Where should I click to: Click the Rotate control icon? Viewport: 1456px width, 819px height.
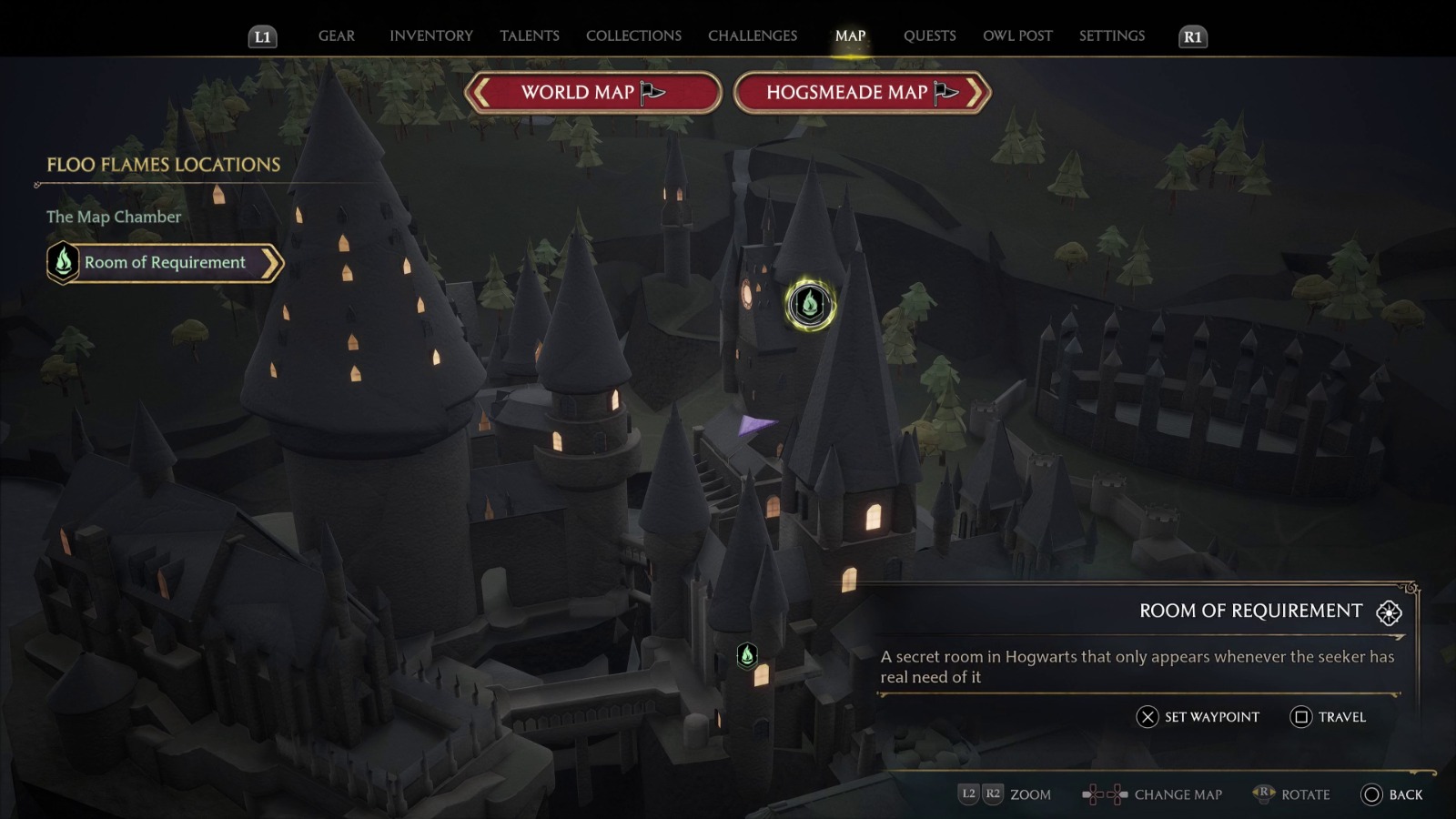click(x=1263, y=794)
